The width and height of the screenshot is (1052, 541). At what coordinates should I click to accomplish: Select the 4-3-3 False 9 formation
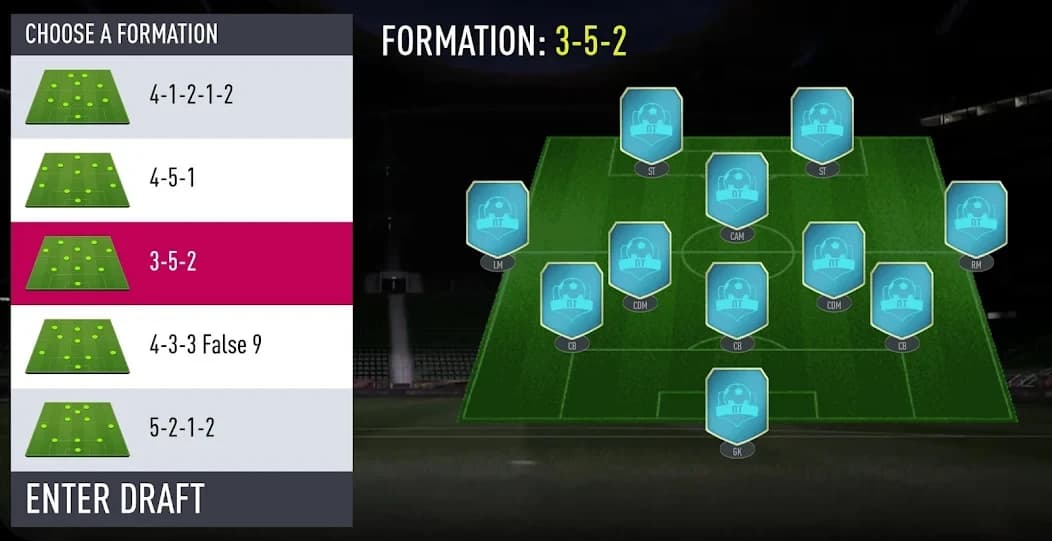click(x=182, y=346)
